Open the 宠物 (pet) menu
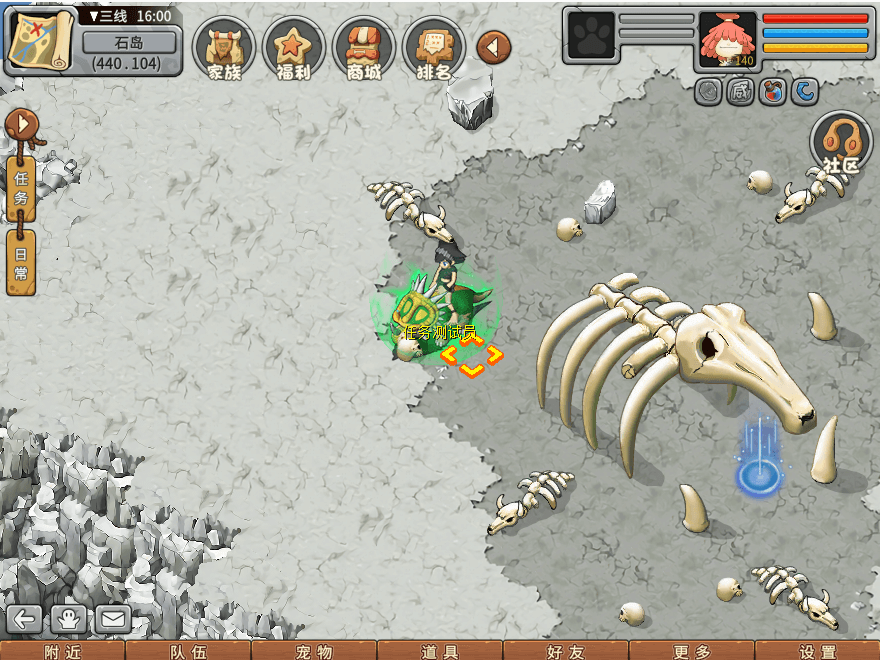The image size is (880, 660). click(314, 651)
